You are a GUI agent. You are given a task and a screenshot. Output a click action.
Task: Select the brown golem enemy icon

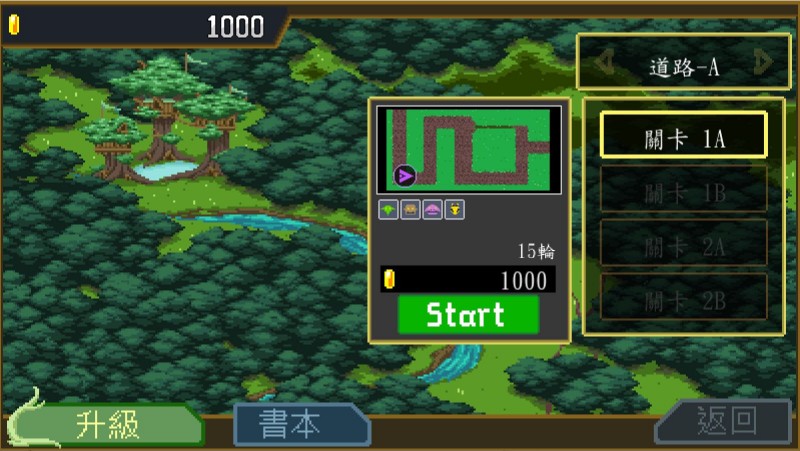pyautogui.click(x=410, y=209)
